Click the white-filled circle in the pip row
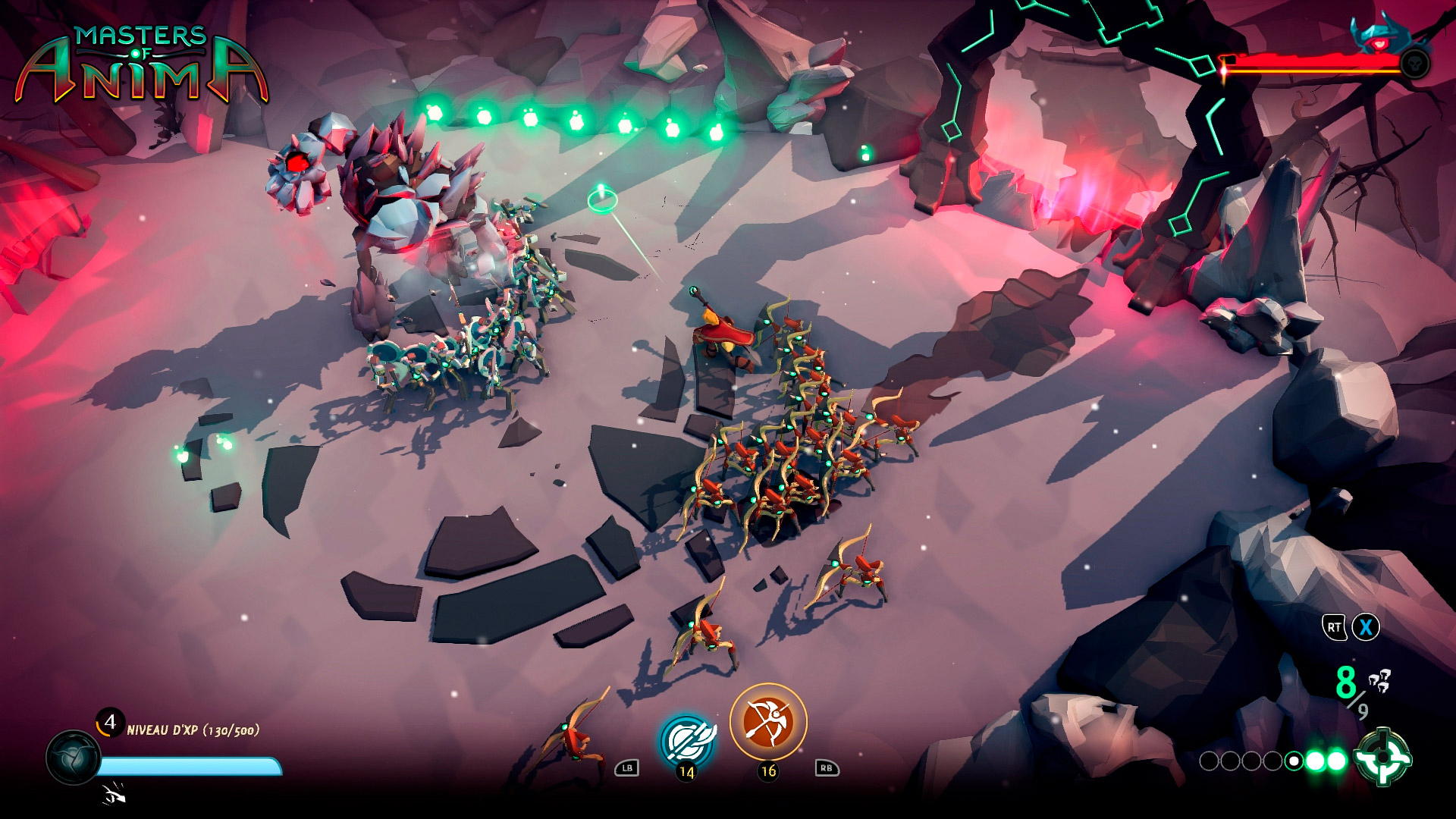Screen dimensions: 1456x819 1294,760
